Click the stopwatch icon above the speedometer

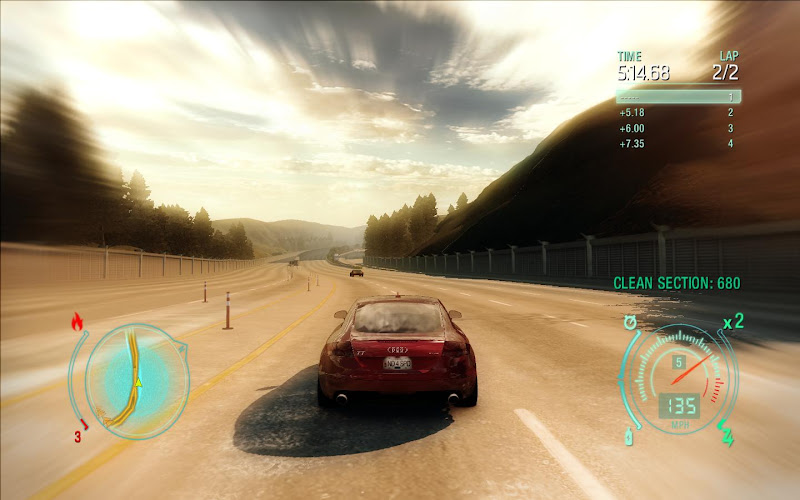(631, 322)
